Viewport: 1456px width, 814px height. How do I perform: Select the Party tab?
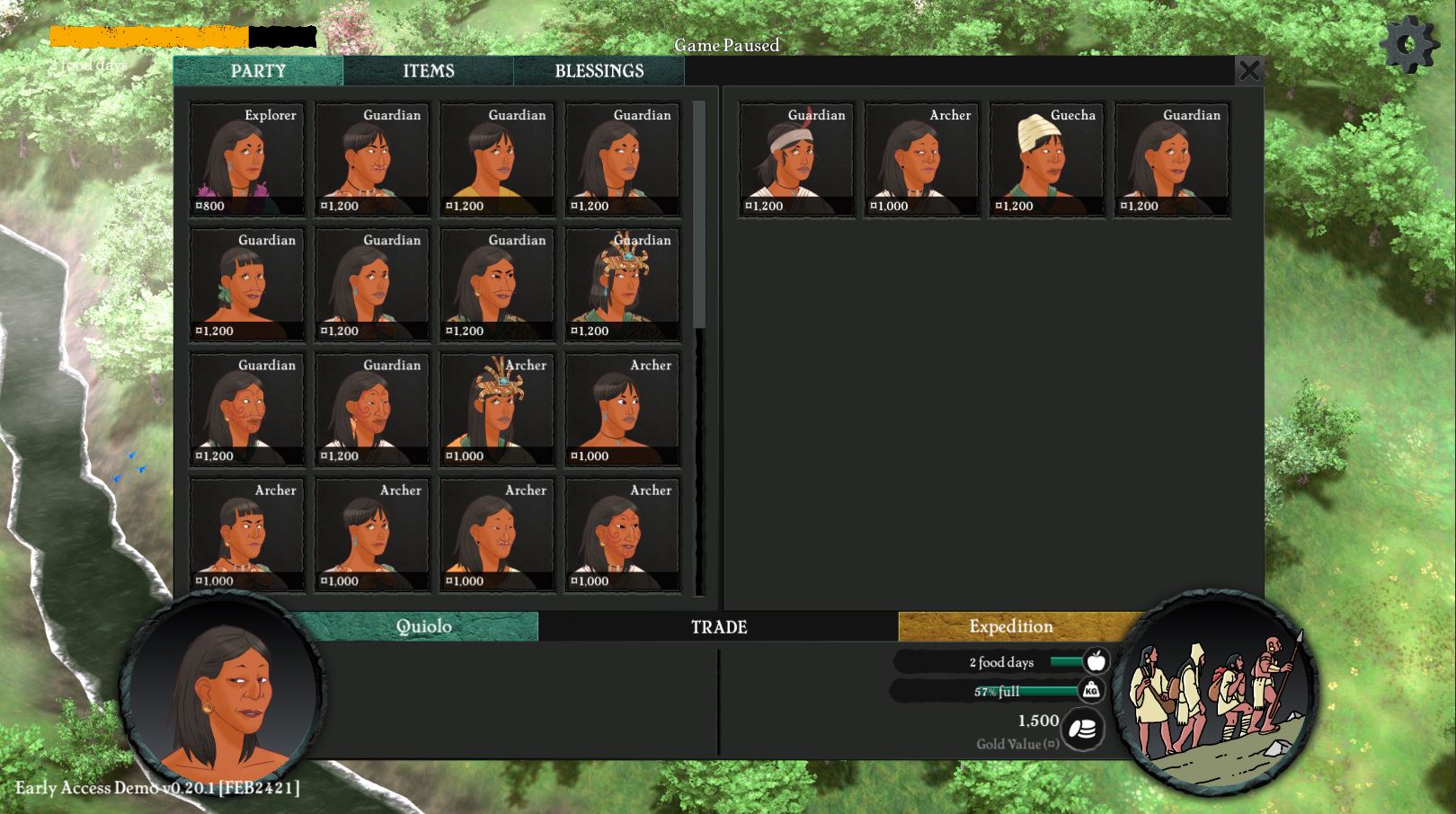[258, 71]
